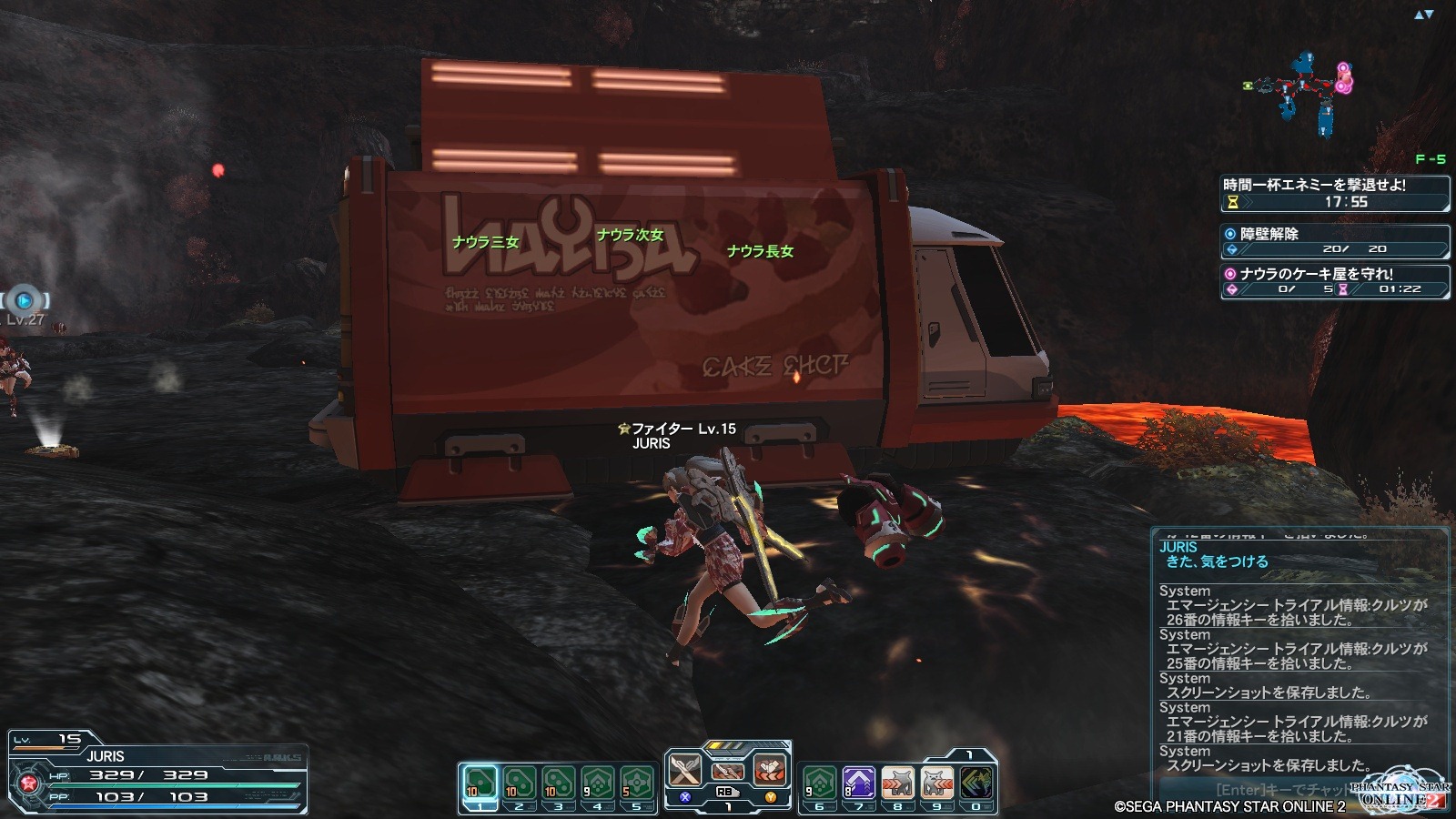The height and width of the screenshot is (819, 1456).
Task: Activate the purple upward-chevron skill in slot 7
Action: click(x=858, y=783)
